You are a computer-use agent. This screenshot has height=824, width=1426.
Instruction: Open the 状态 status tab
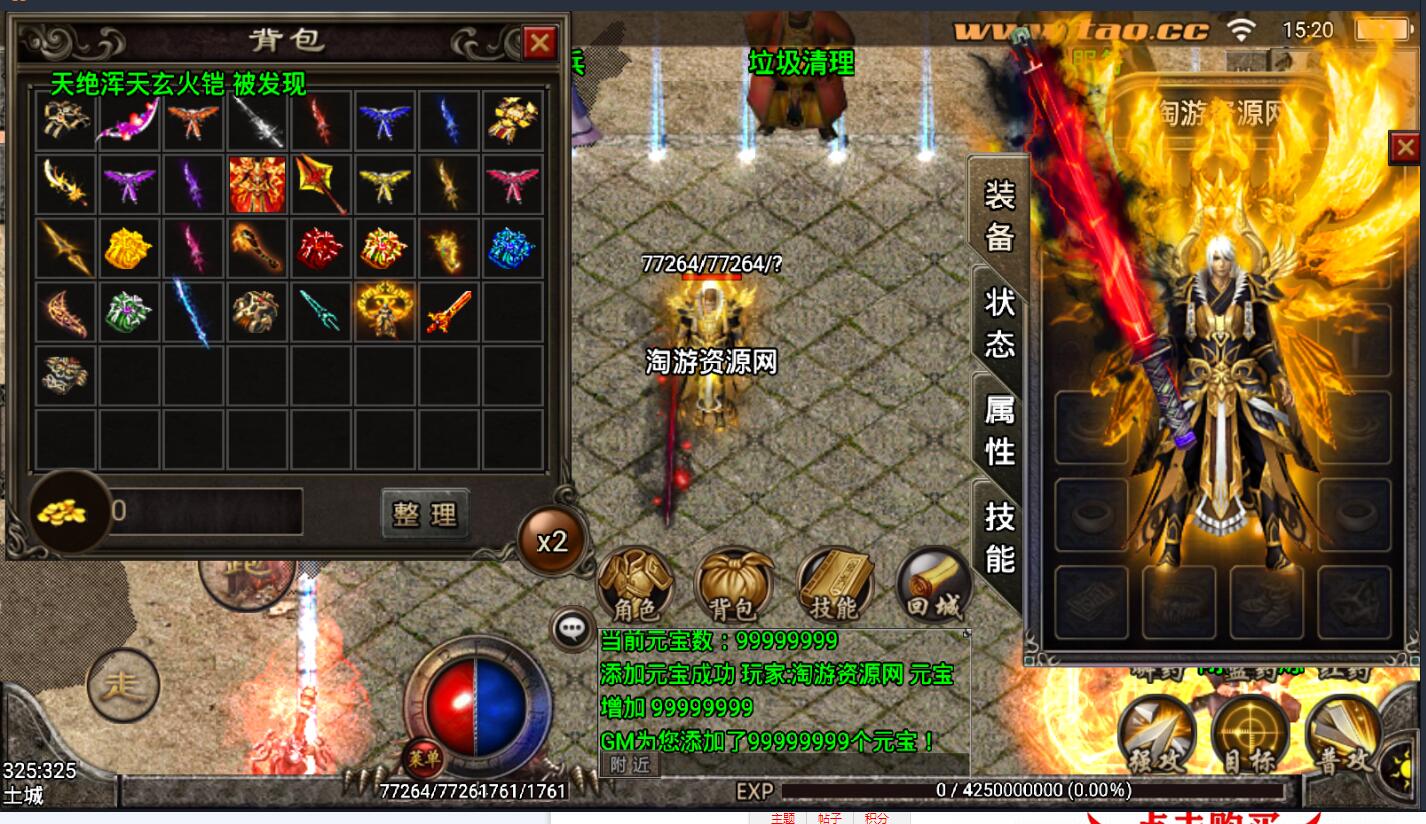coord(999,322)
